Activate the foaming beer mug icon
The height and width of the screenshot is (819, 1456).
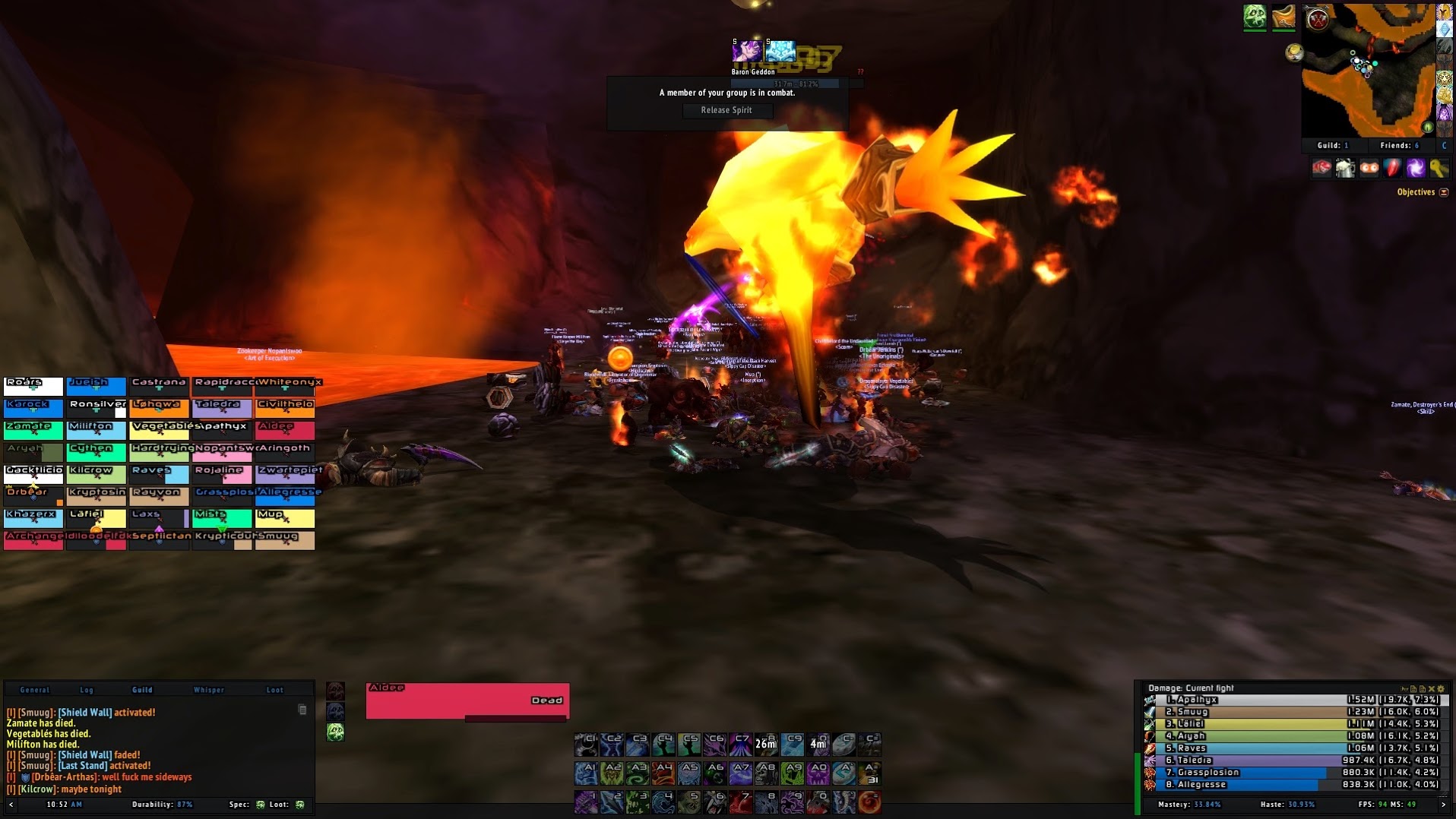tap(1345, 169)
